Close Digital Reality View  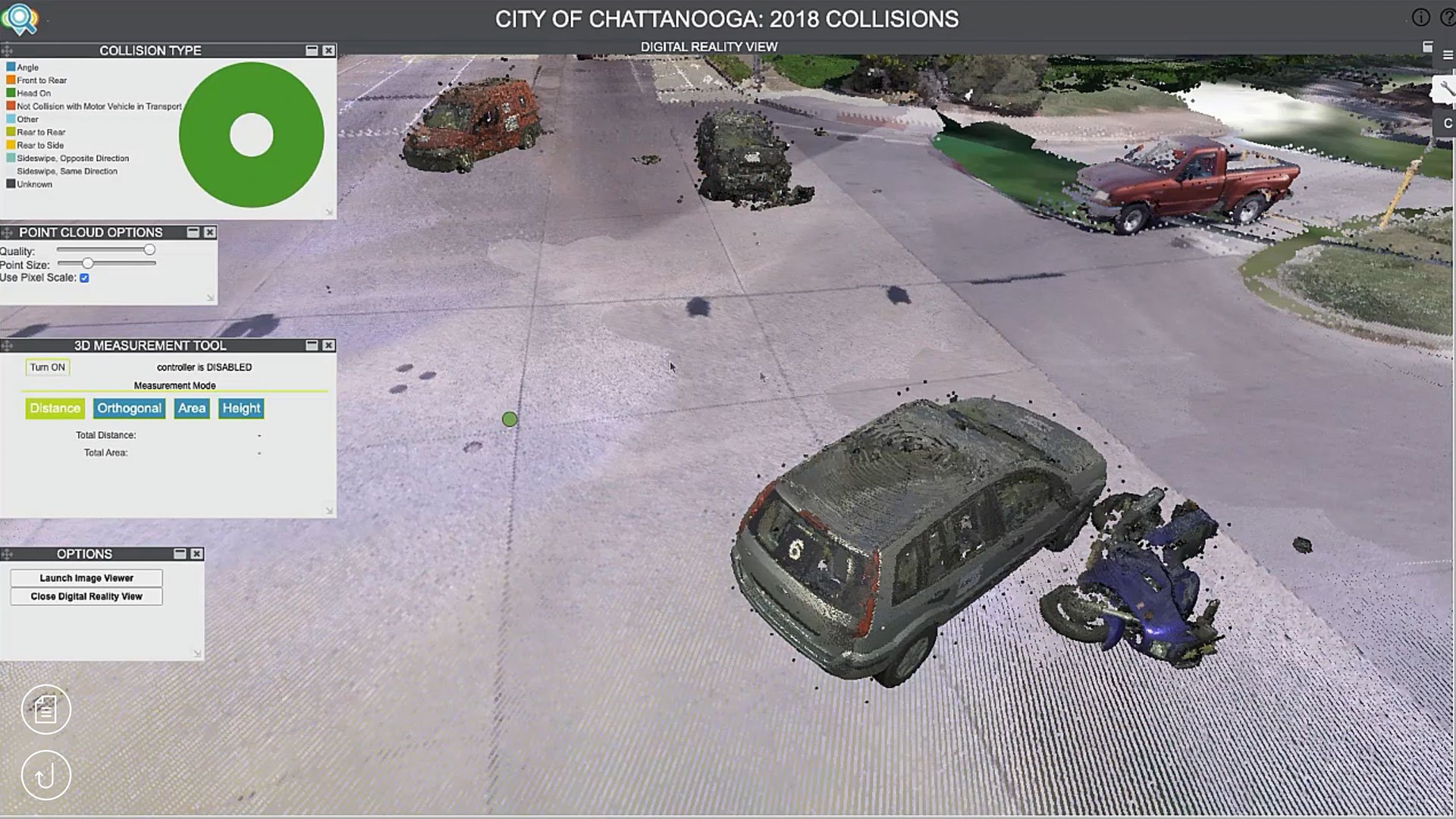(x=86, y=597)
